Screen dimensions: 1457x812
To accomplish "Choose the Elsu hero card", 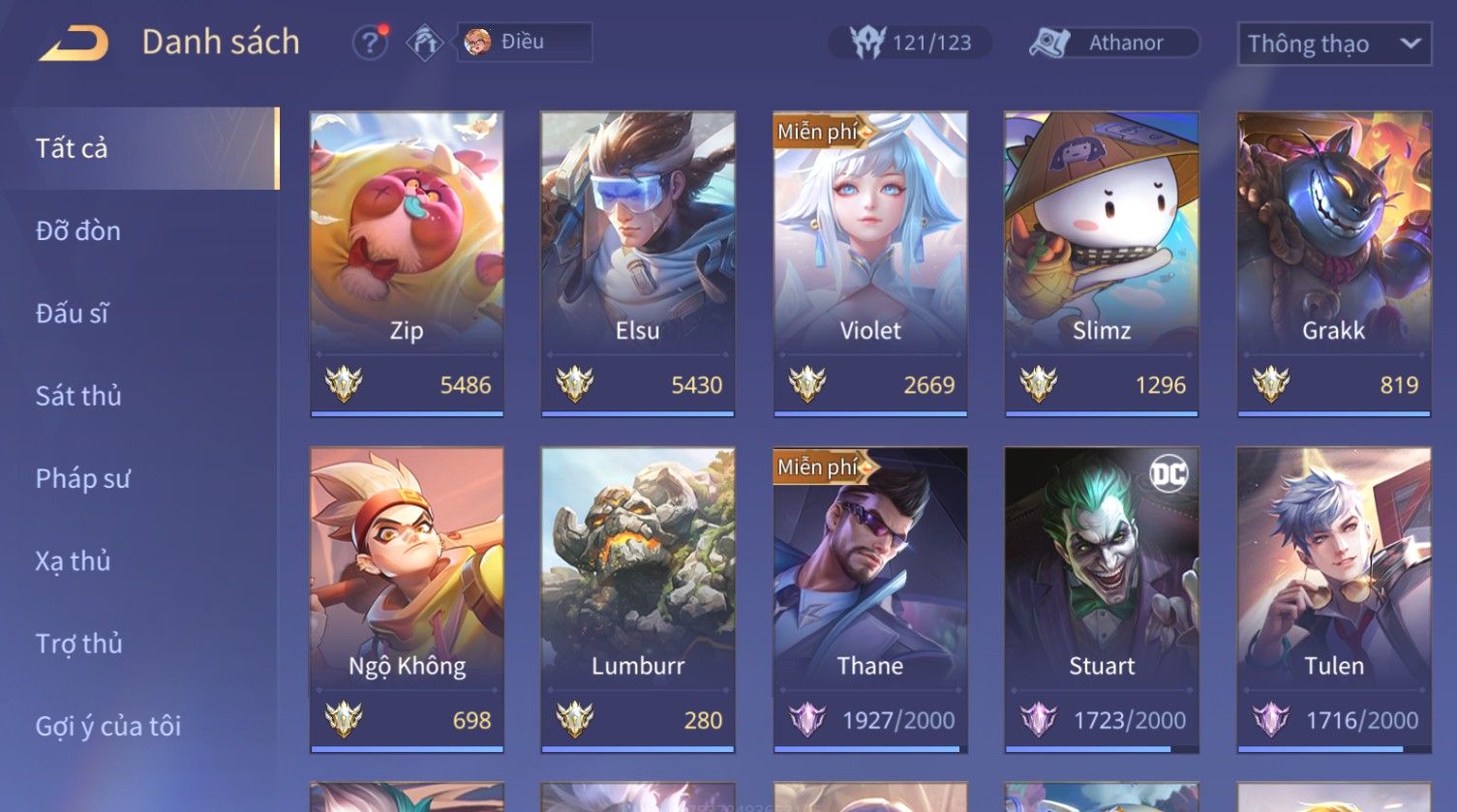I will click(638, 263).
